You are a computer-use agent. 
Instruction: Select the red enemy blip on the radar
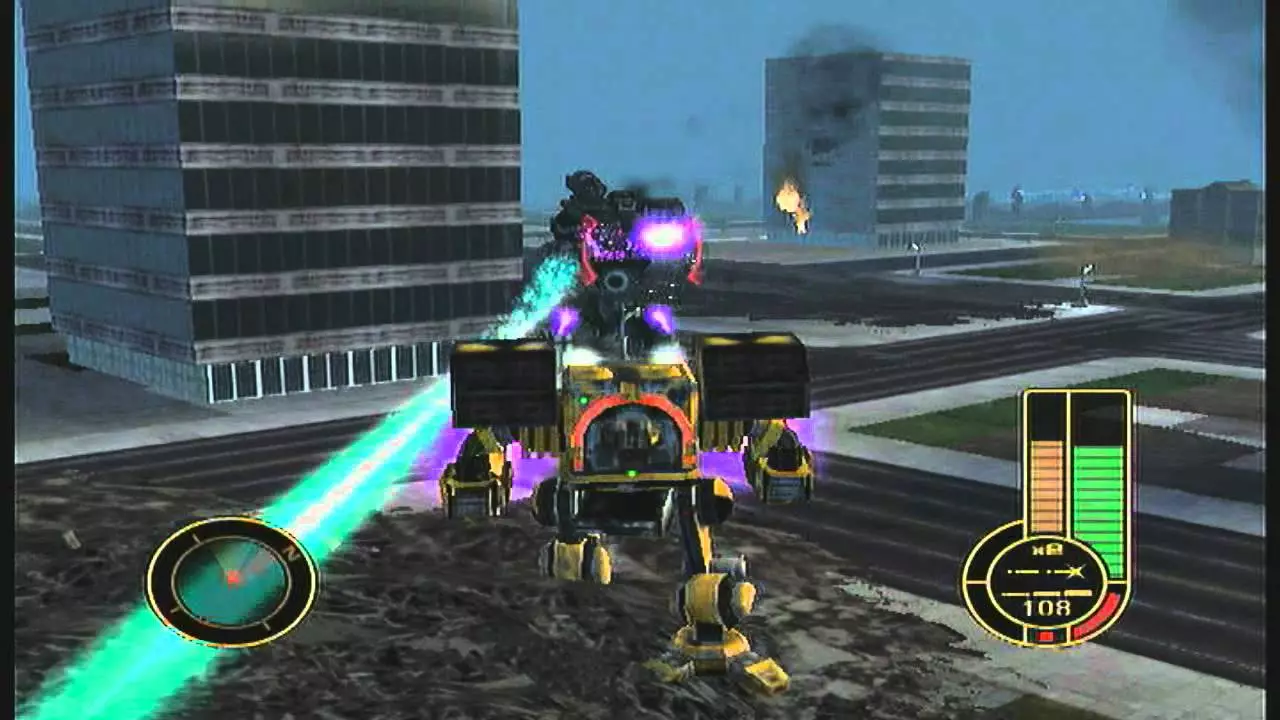[234, 579]
